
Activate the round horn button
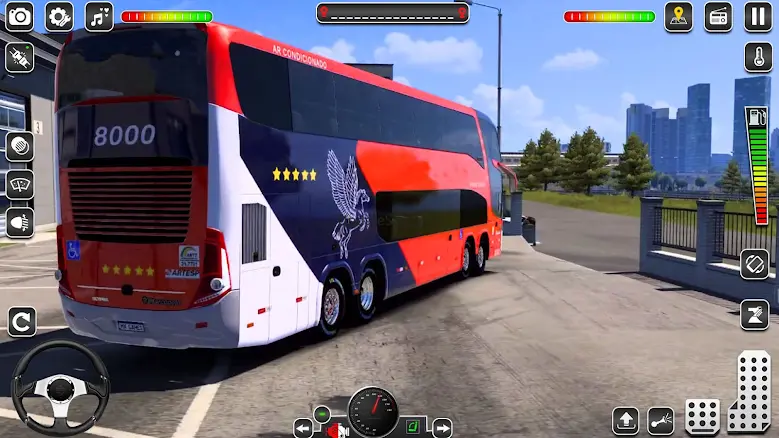19,146
